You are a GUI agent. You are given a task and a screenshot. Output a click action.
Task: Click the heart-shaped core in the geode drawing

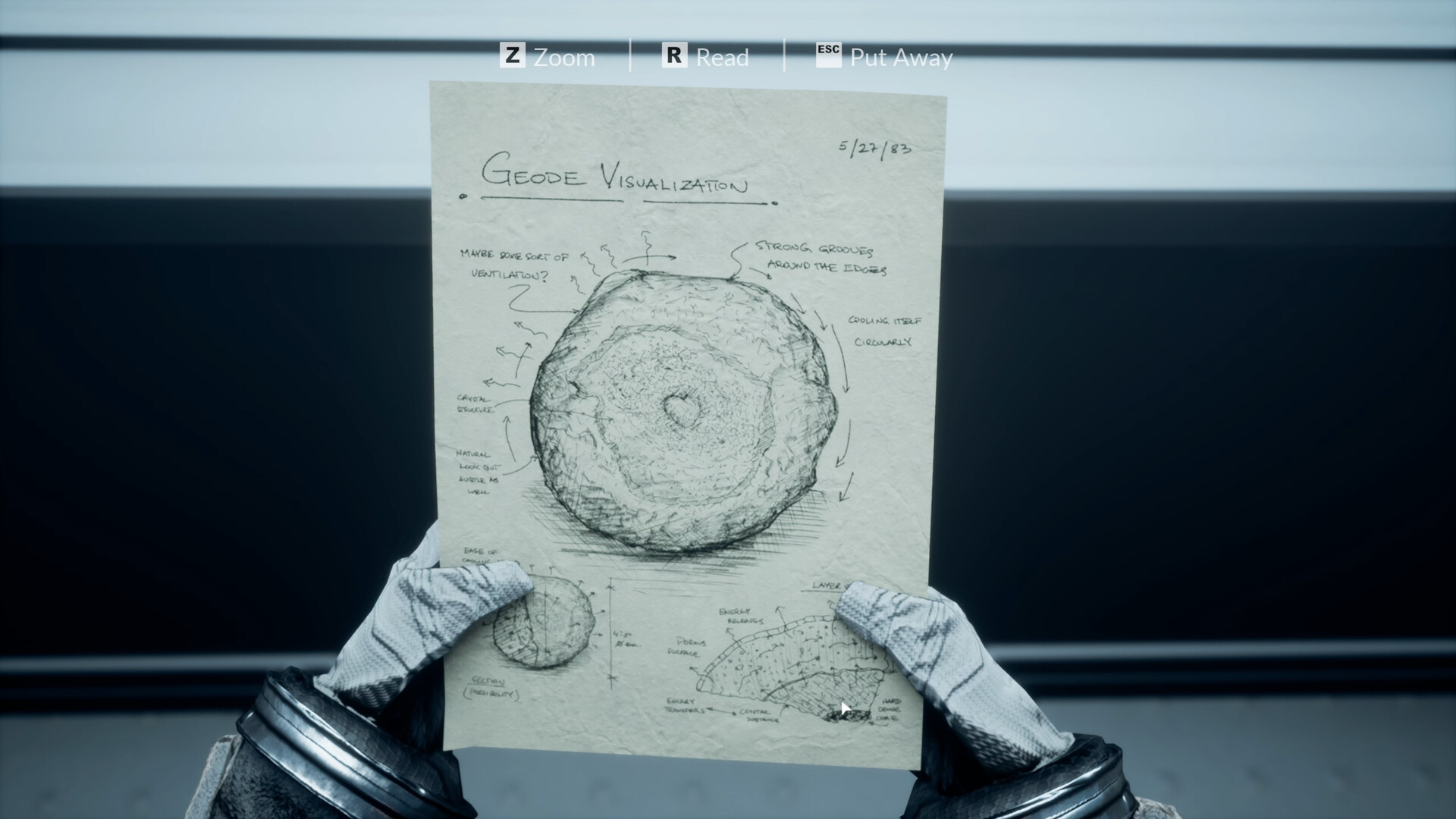681,412
